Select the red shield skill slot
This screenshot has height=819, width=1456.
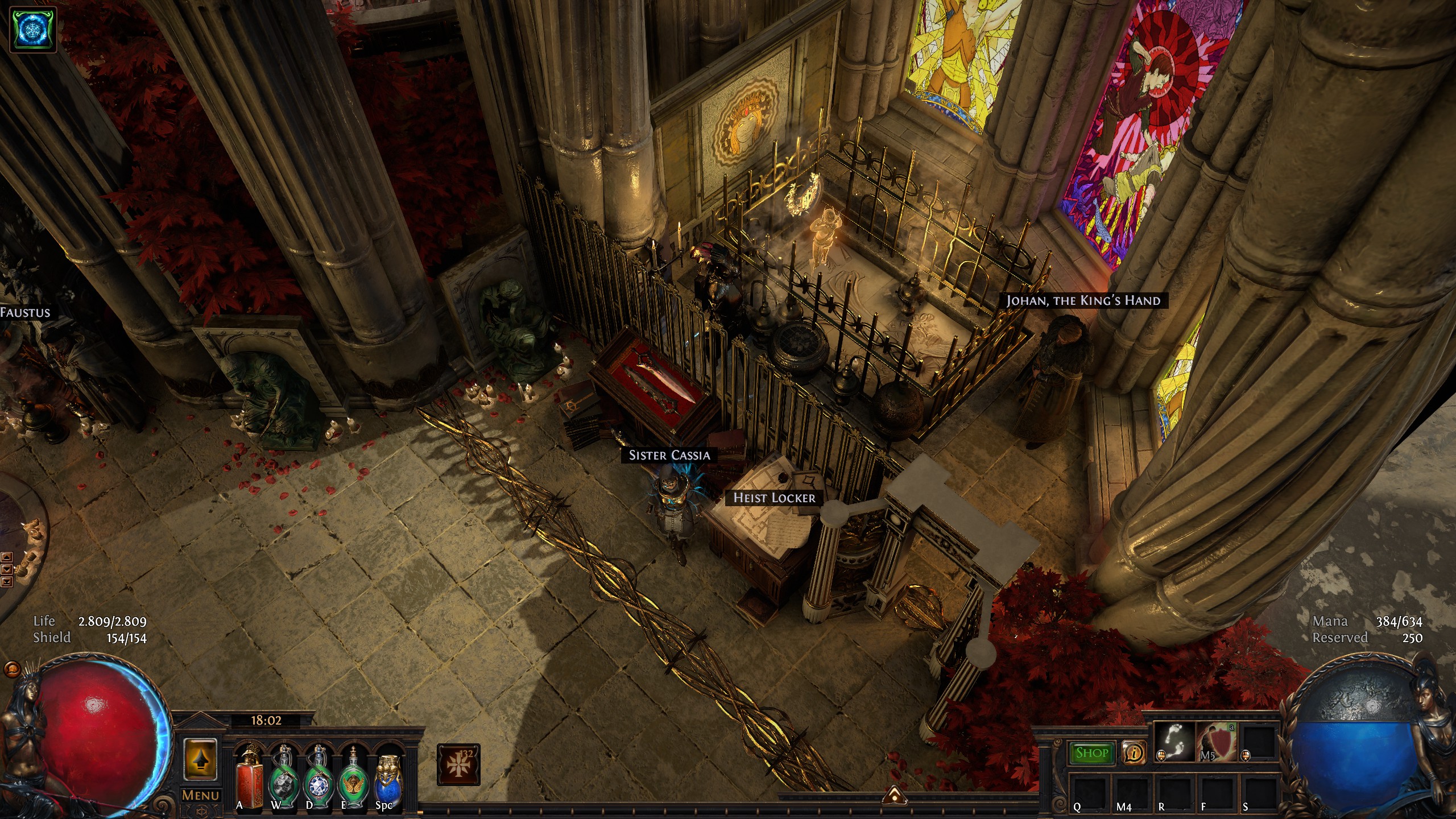1217,741
